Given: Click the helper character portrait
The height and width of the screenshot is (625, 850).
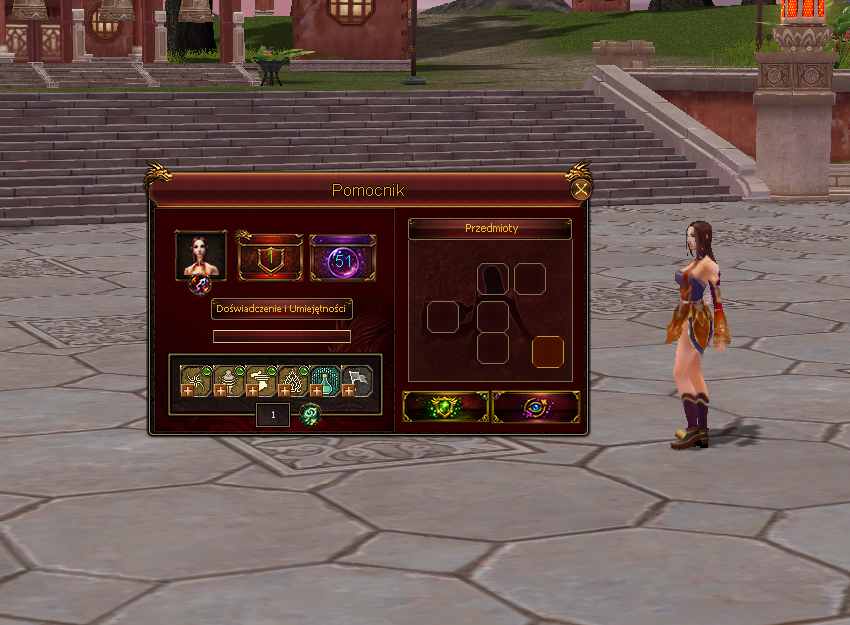Looking at the screenshot, I should pyautogui.click(x=200, y=255).
